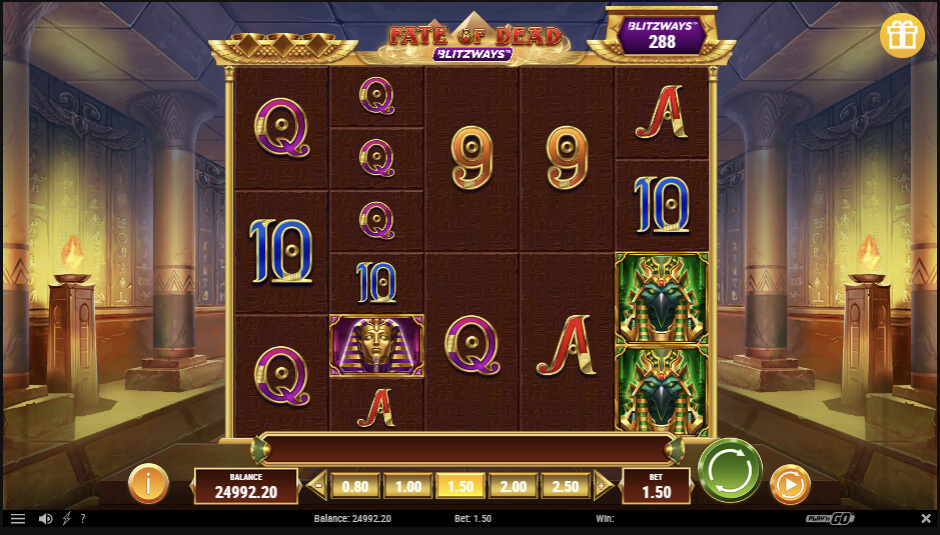Image resolution: width=940 pixels, height=535 pixels.
Task: Pick the 2.50 bet amount
Action: (x=566, y=486)
